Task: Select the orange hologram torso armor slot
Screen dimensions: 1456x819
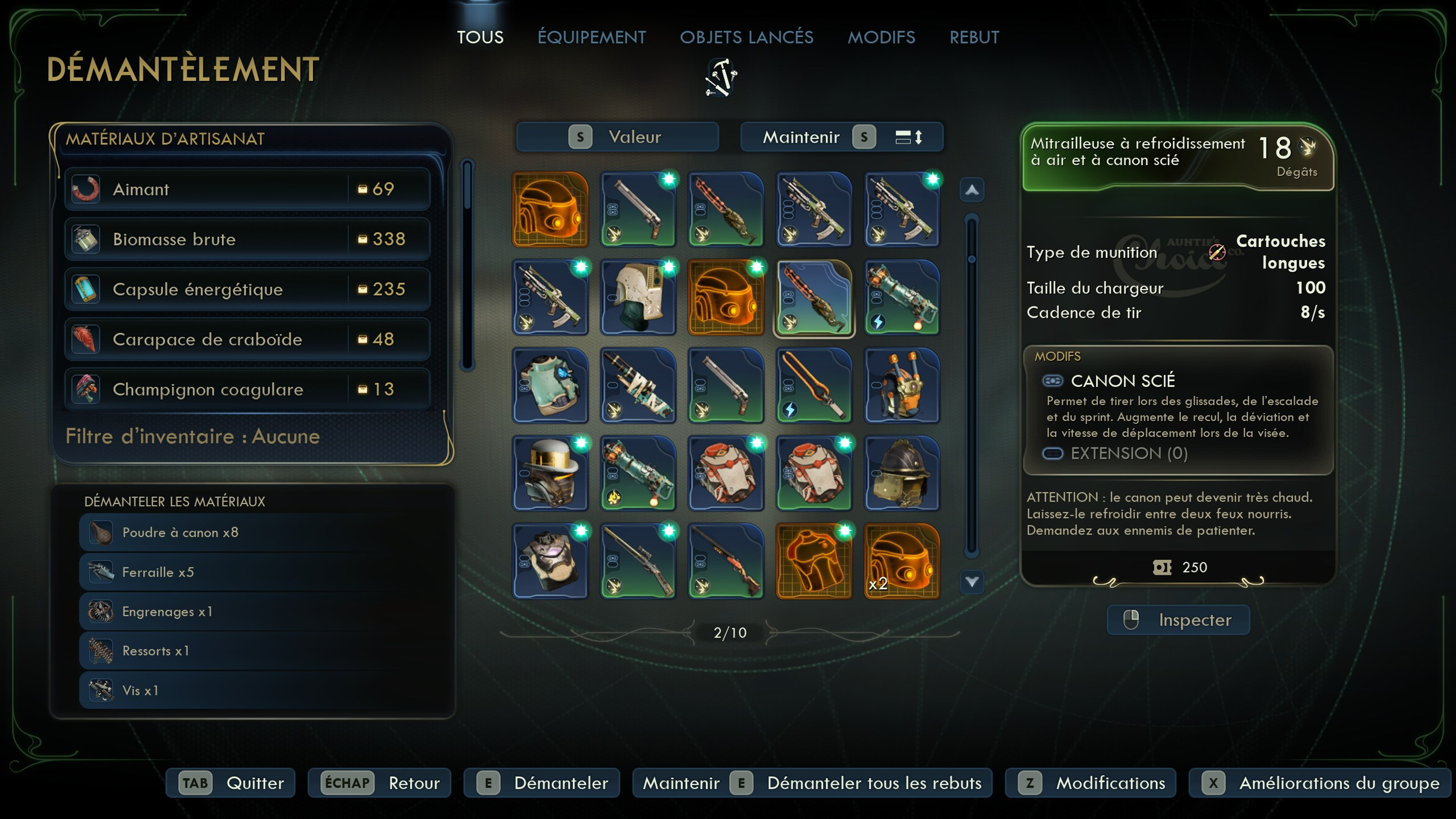Action: 813,561
